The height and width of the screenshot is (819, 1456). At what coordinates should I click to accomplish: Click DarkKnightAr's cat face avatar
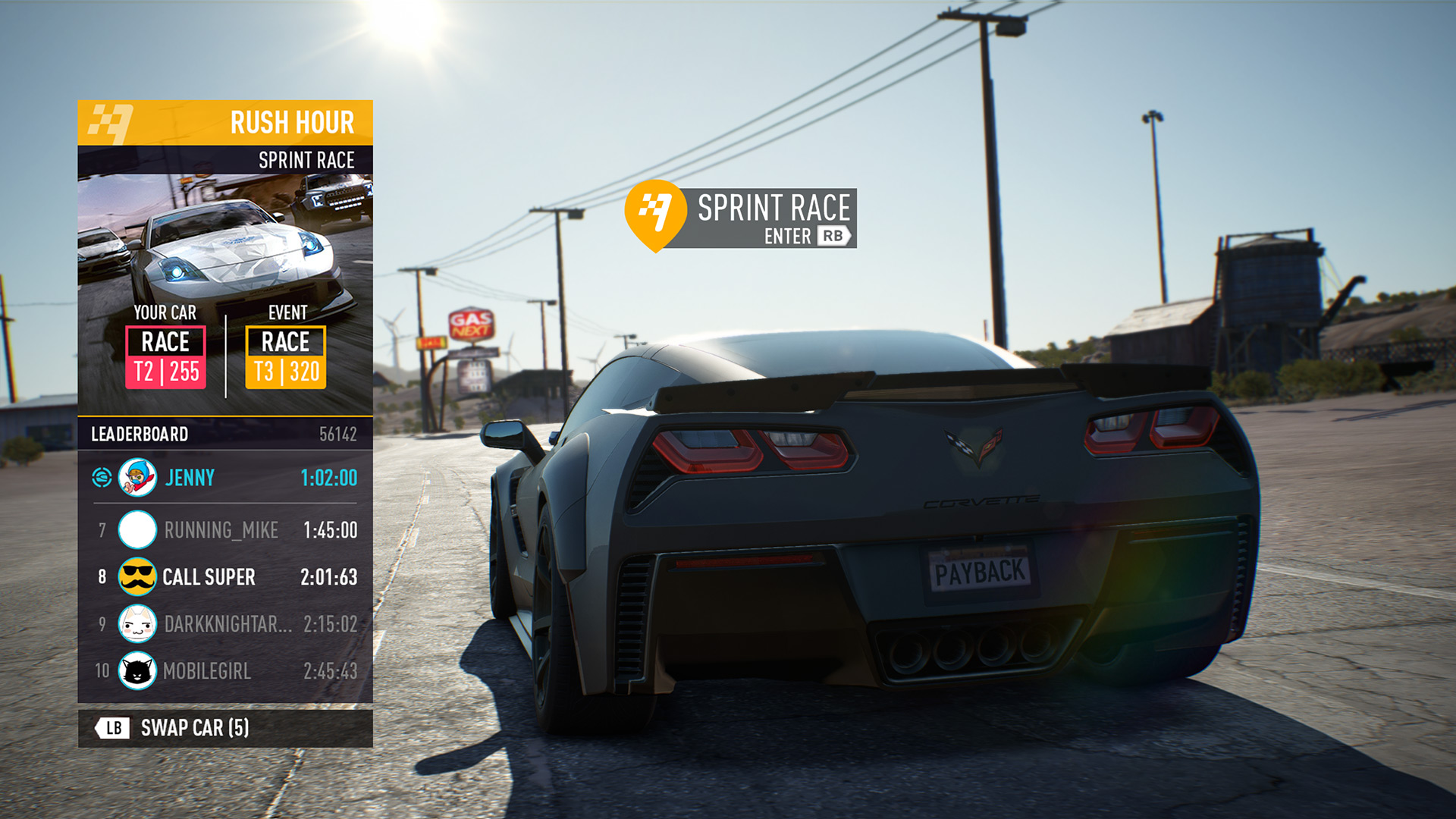click(x=137, y=624)
